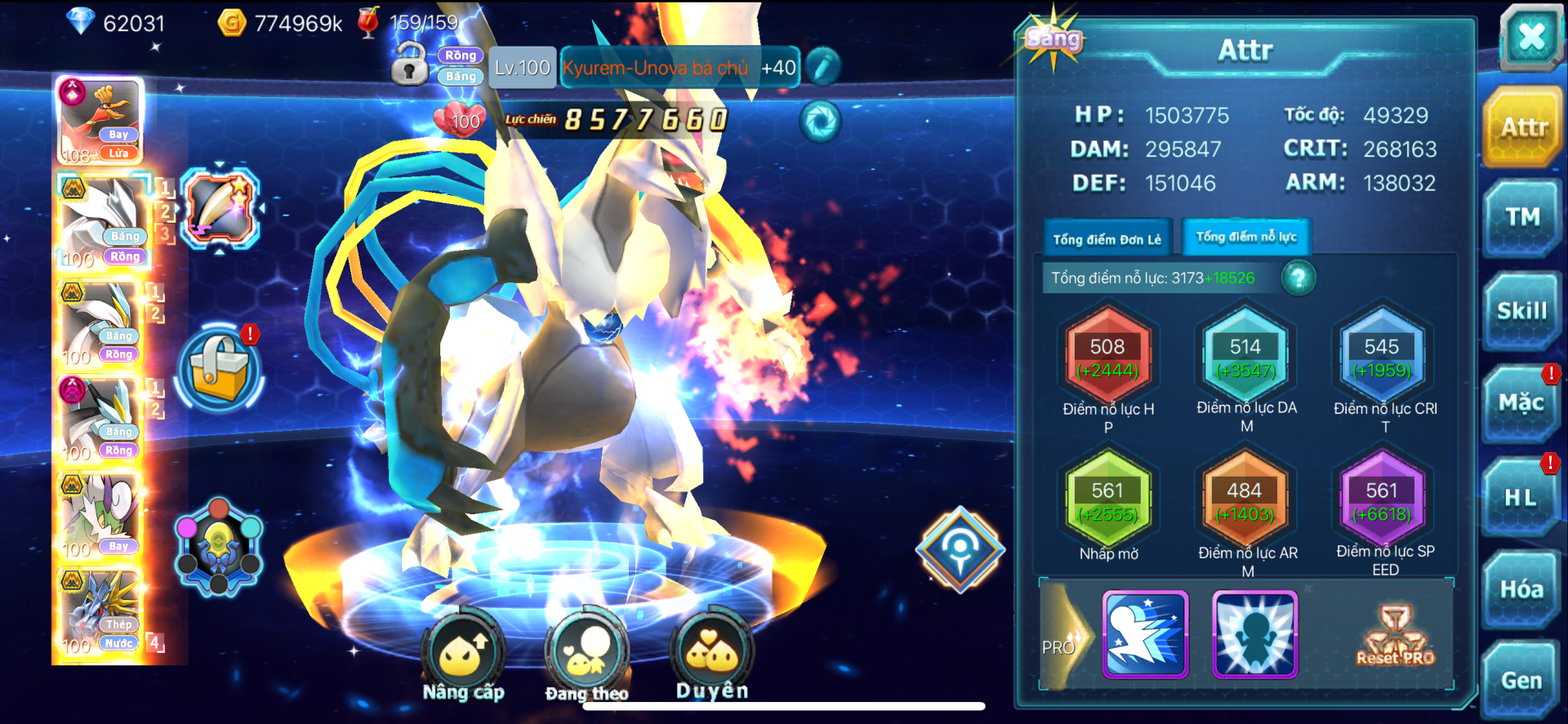
Task: Open the yellow bag icon with alert
Action: (x=219, y=369)
